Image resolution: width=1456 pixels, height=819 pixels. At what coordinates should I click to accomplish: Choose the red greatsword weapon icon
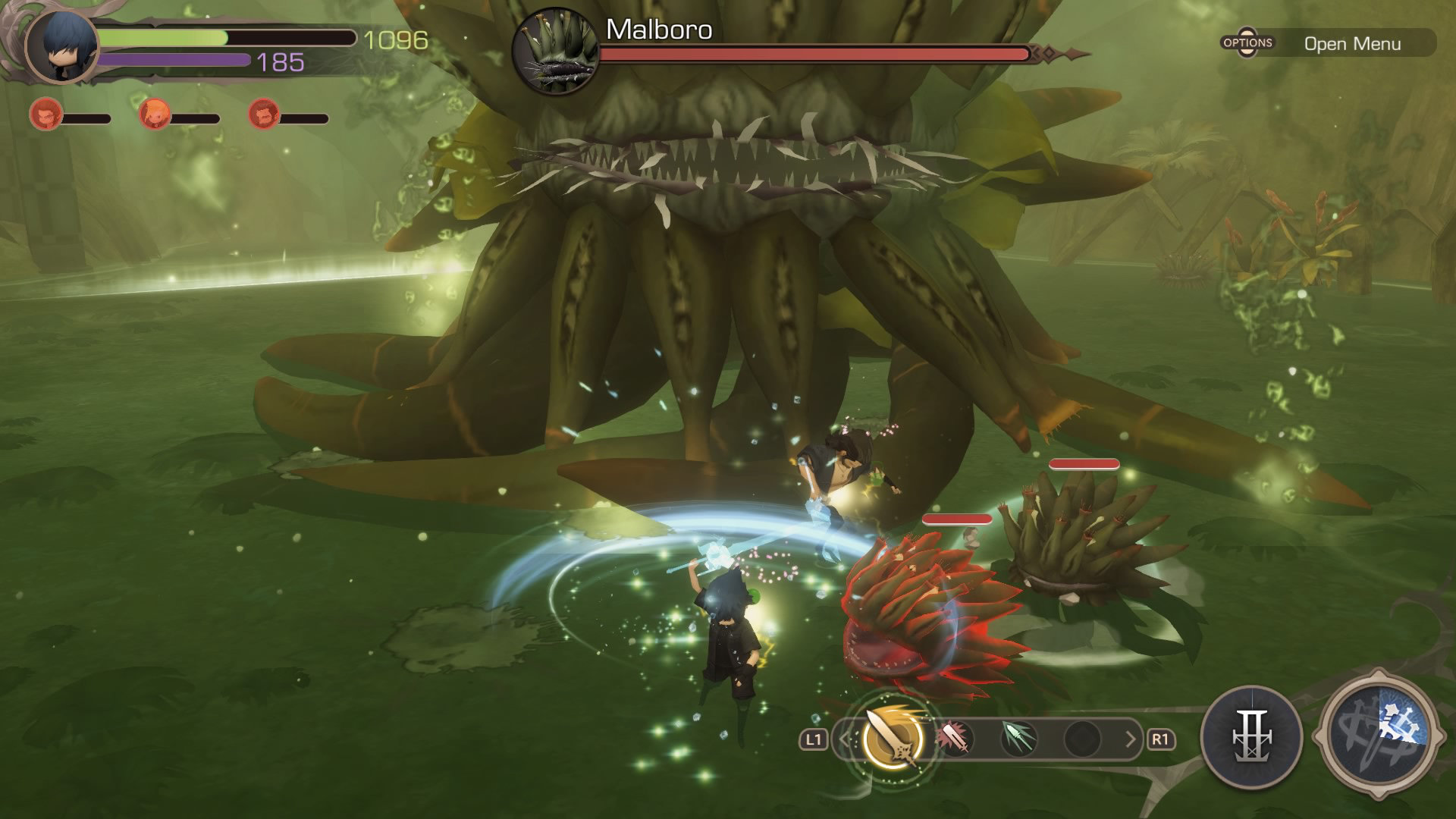[955, 738]
